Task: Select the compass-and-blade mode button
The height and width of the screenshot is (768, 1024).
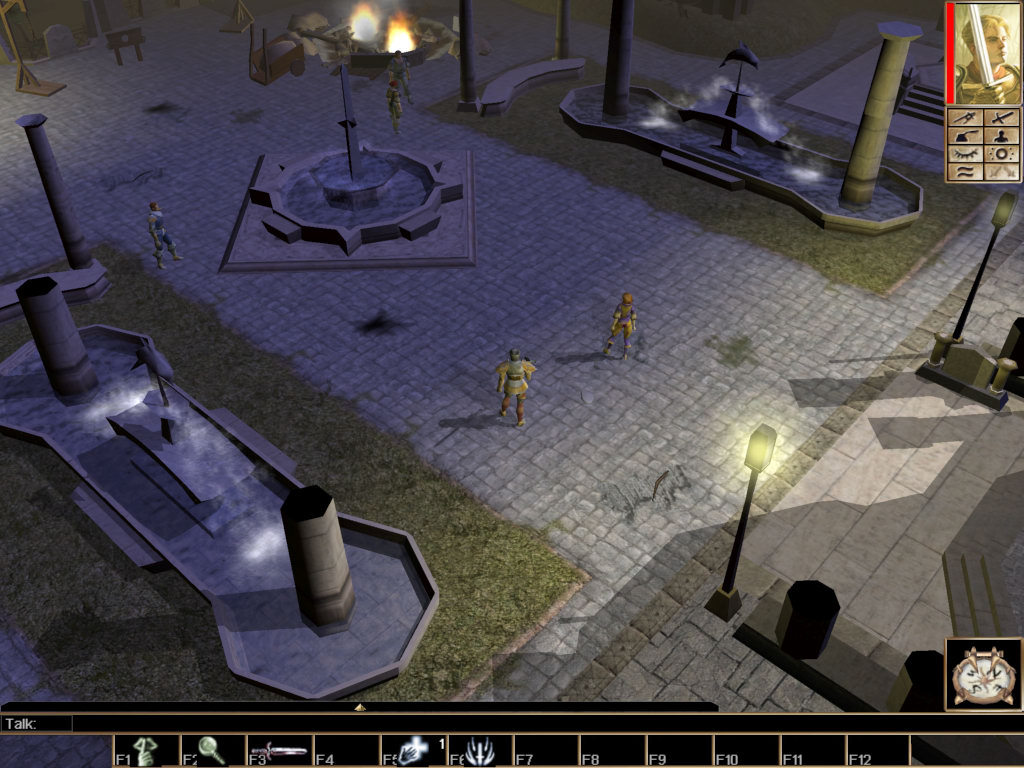Action: (x=965, y=118)
